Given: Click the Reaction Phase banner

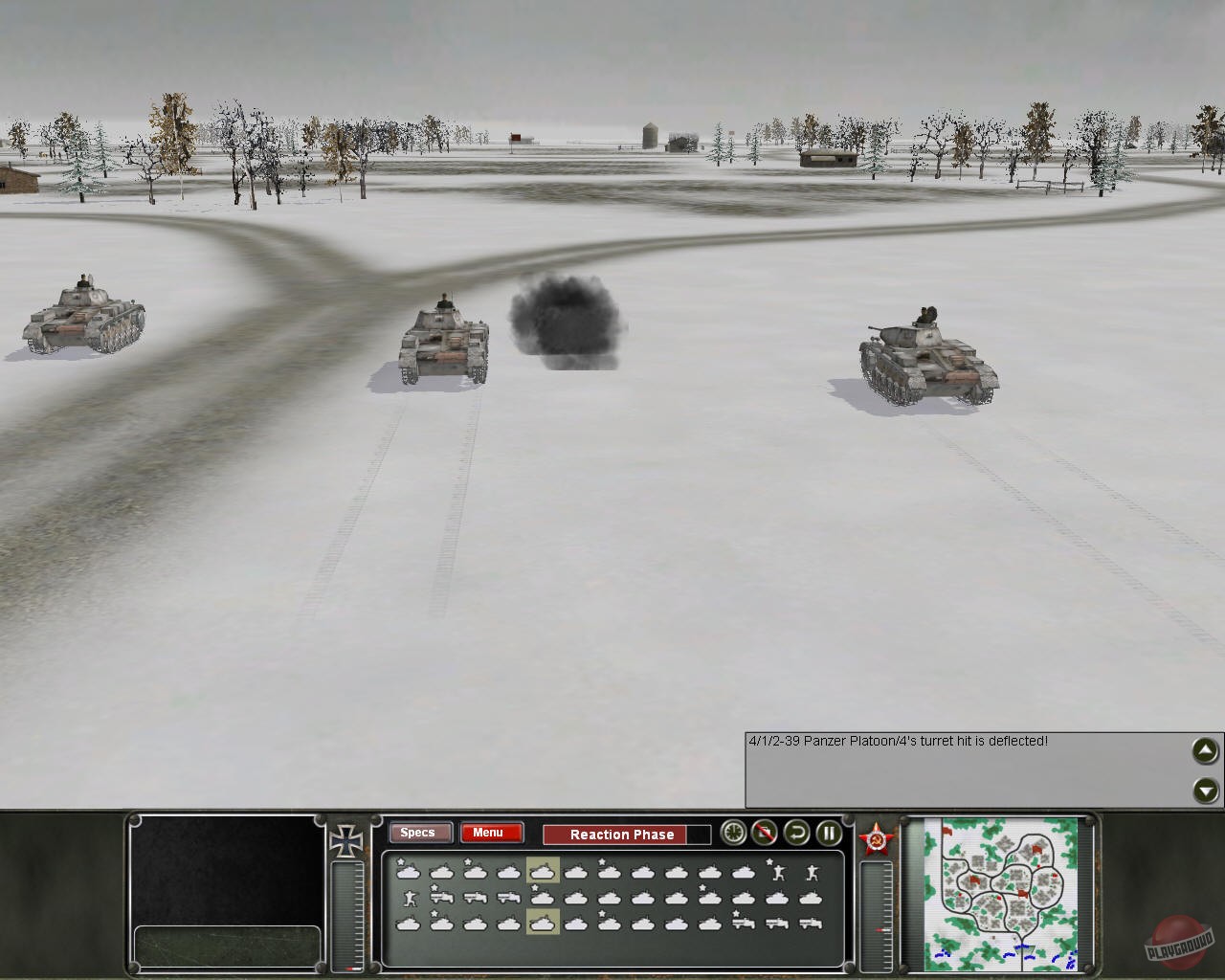Looking at the screenshot, I should pyautogui.click(x=622, y=835).
